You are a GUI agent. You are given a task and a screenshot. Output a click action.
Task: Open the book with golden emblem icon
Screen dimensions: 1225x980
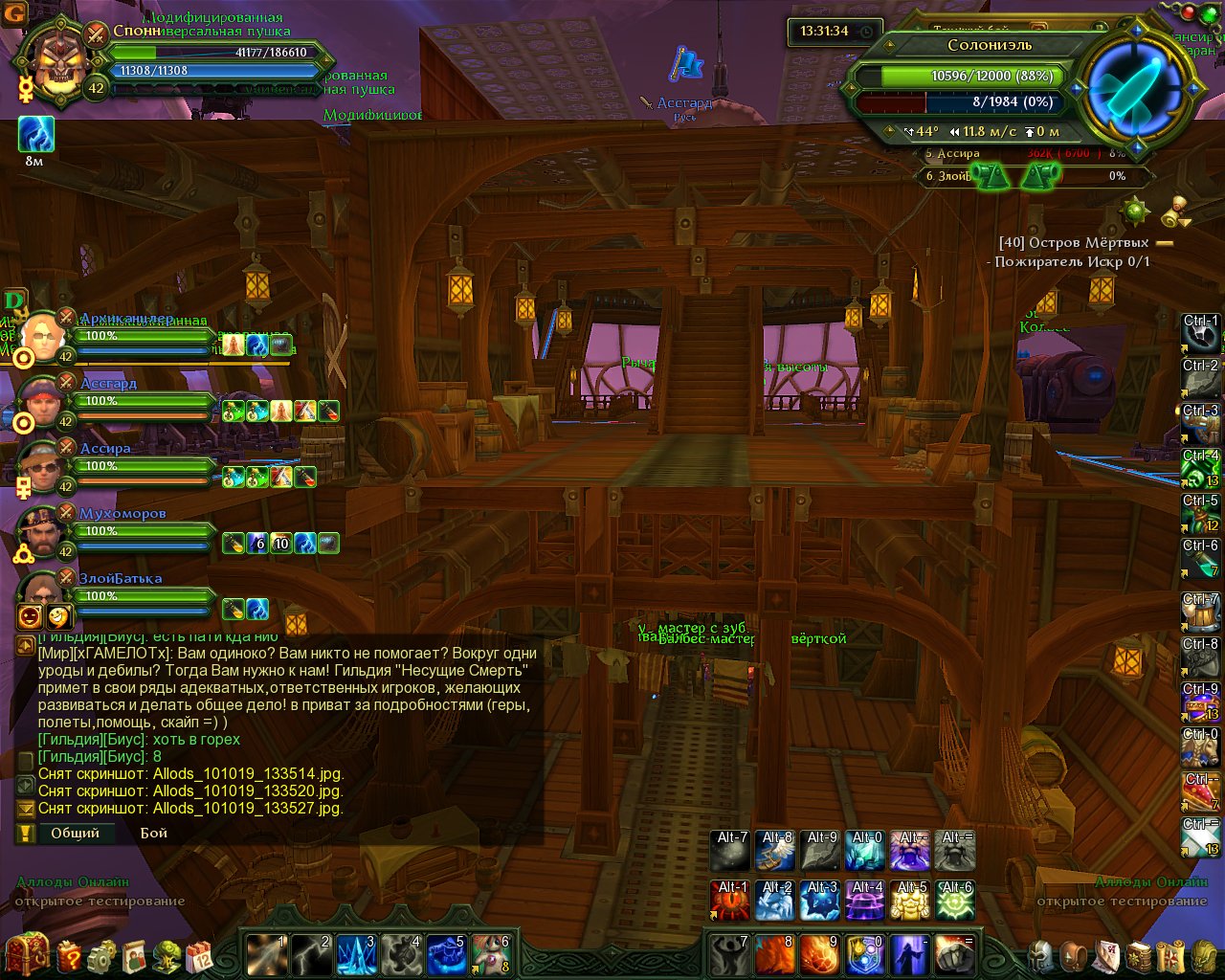click(1138, 955)
